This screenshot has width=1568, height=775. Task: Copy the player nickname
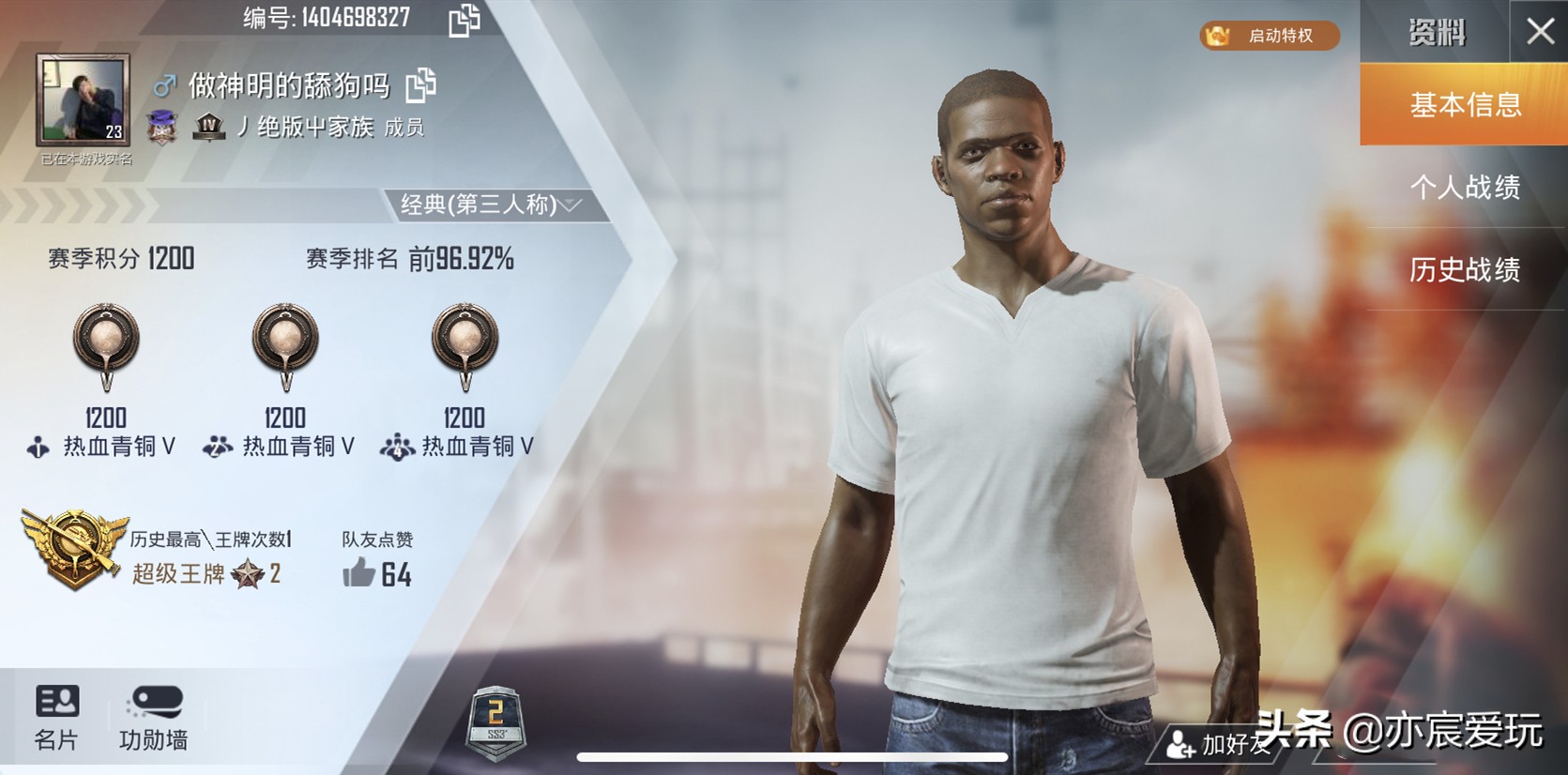point(421,85)
